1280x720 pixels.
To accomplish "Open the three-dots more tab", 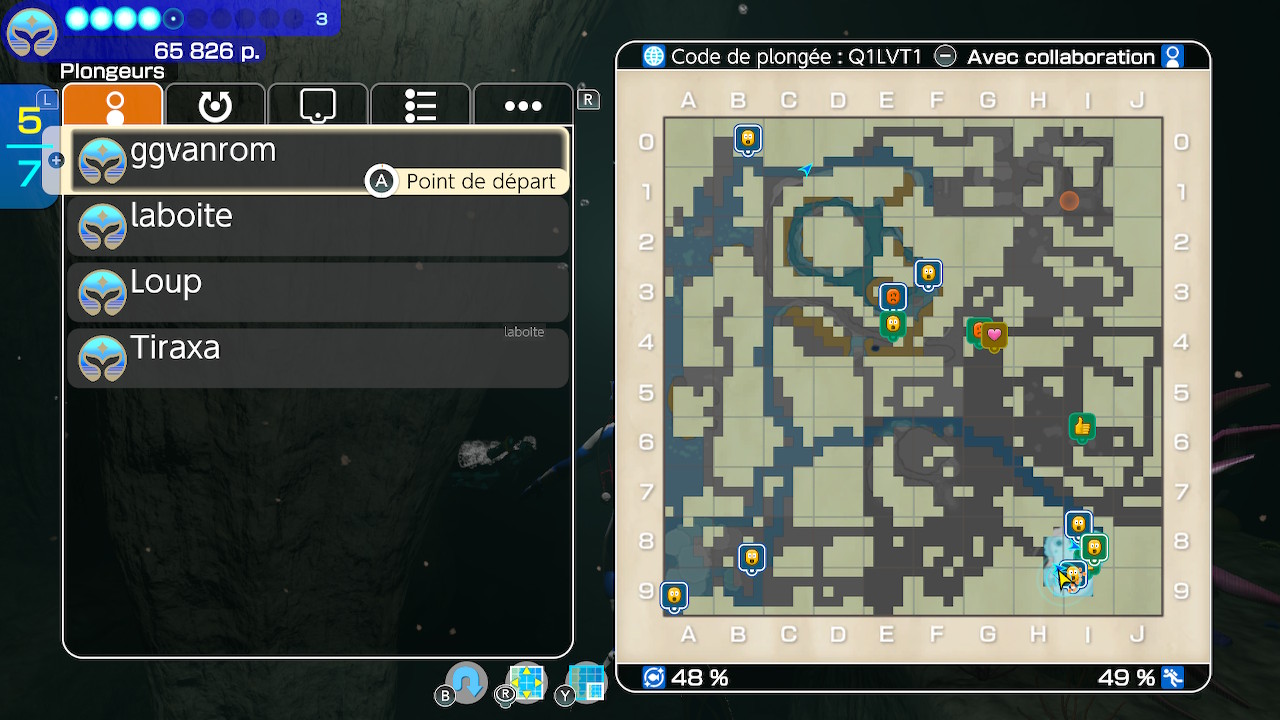I will click(523, 105).
